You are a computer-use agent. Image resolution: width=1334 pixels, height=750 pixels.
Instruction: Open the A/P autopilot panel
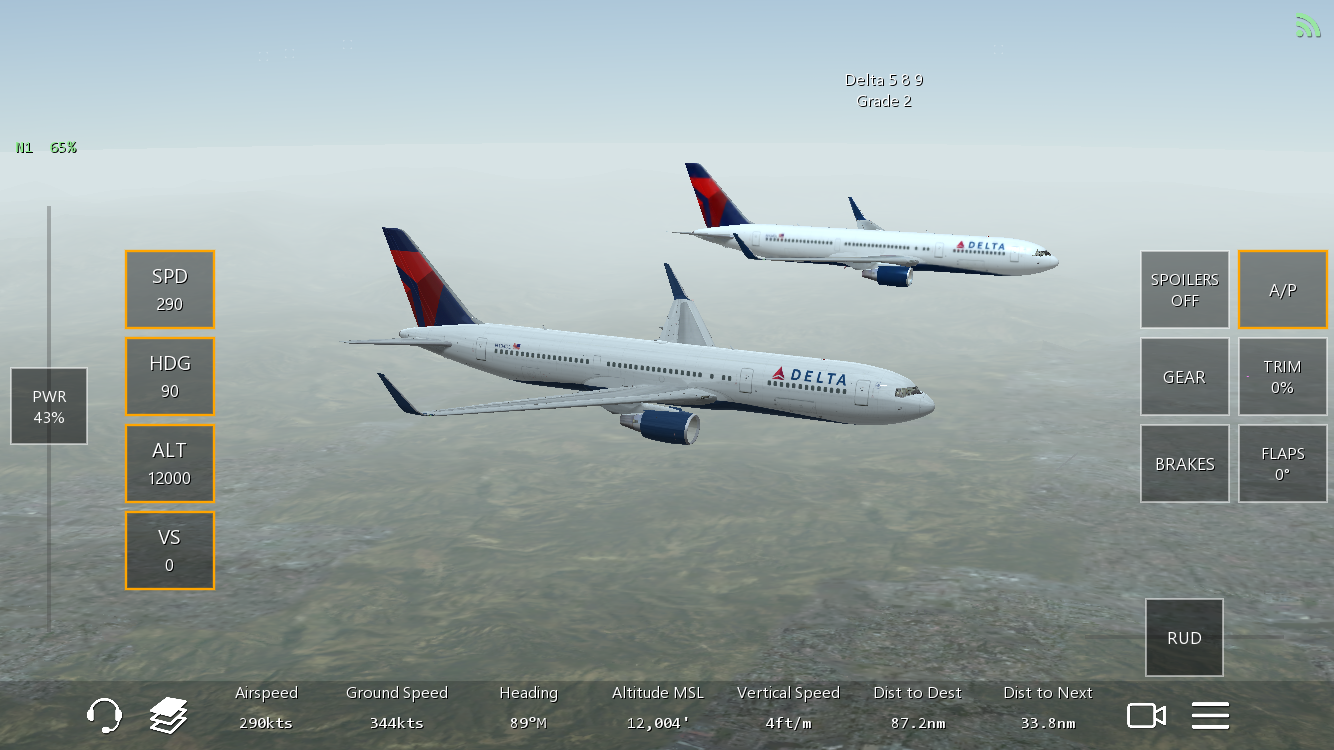click(x=1282, y=289)
